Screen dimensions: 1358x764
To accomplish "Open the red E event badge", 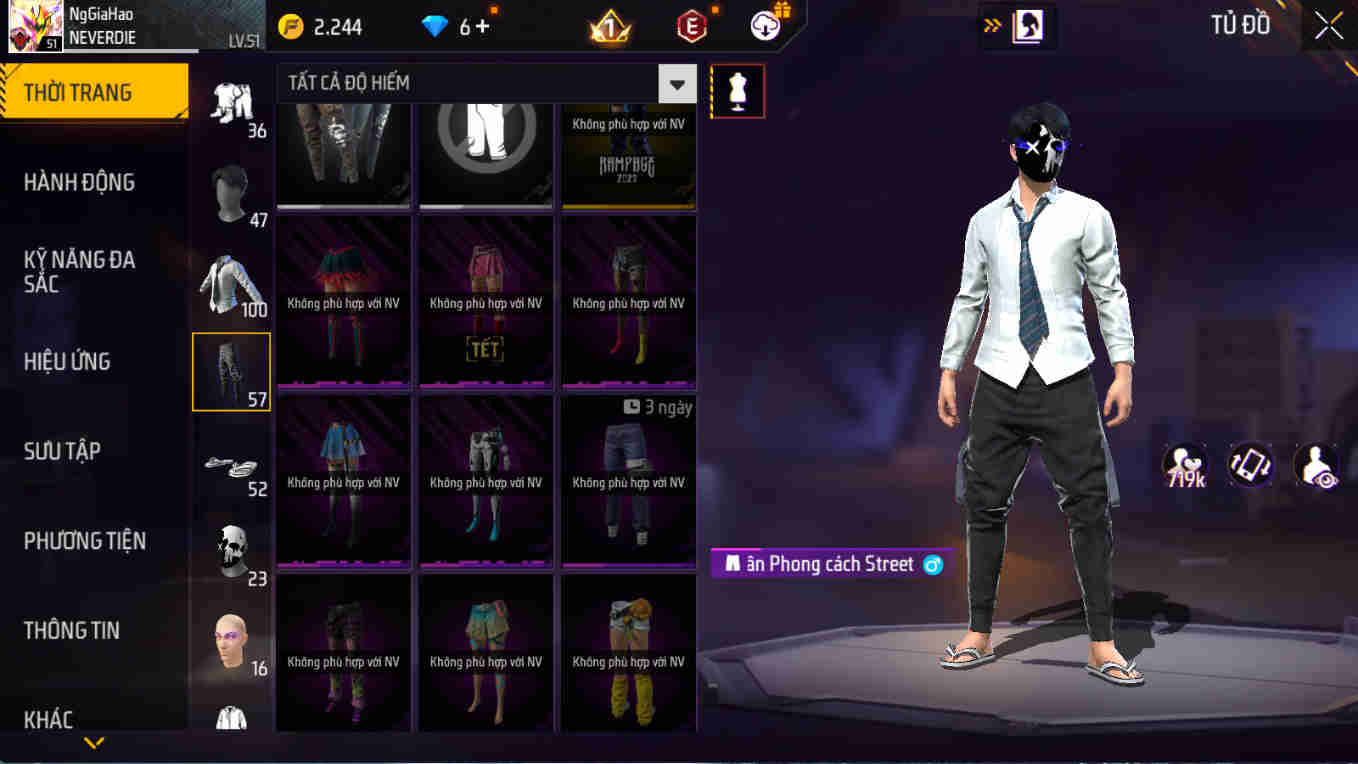I will [690, 26].
